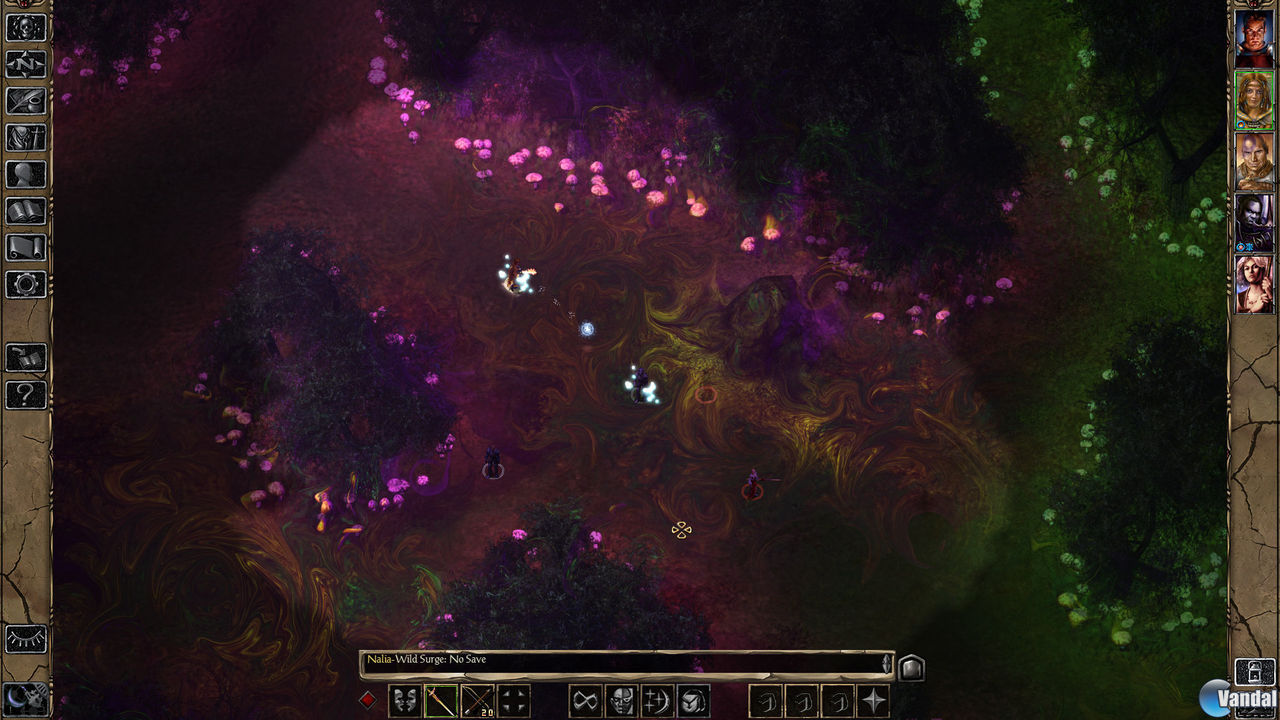Expand the message log with the gem button
This screenshot has width=1280, height=720.
[912, 667]
